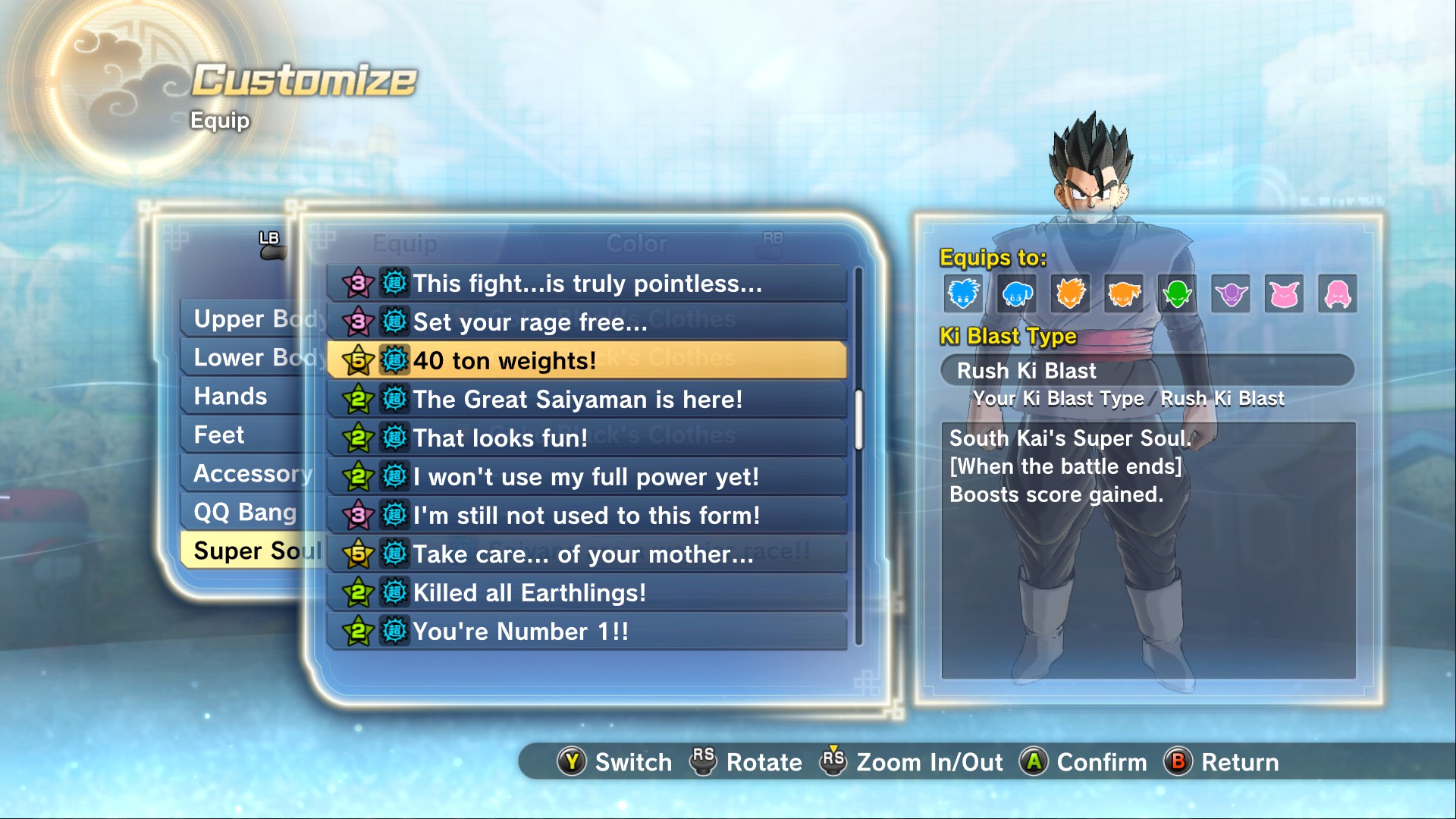The image size is (1456, 819).
Task: Select "This fight...is truly pointless..." super soul
Action: point(586,284)
